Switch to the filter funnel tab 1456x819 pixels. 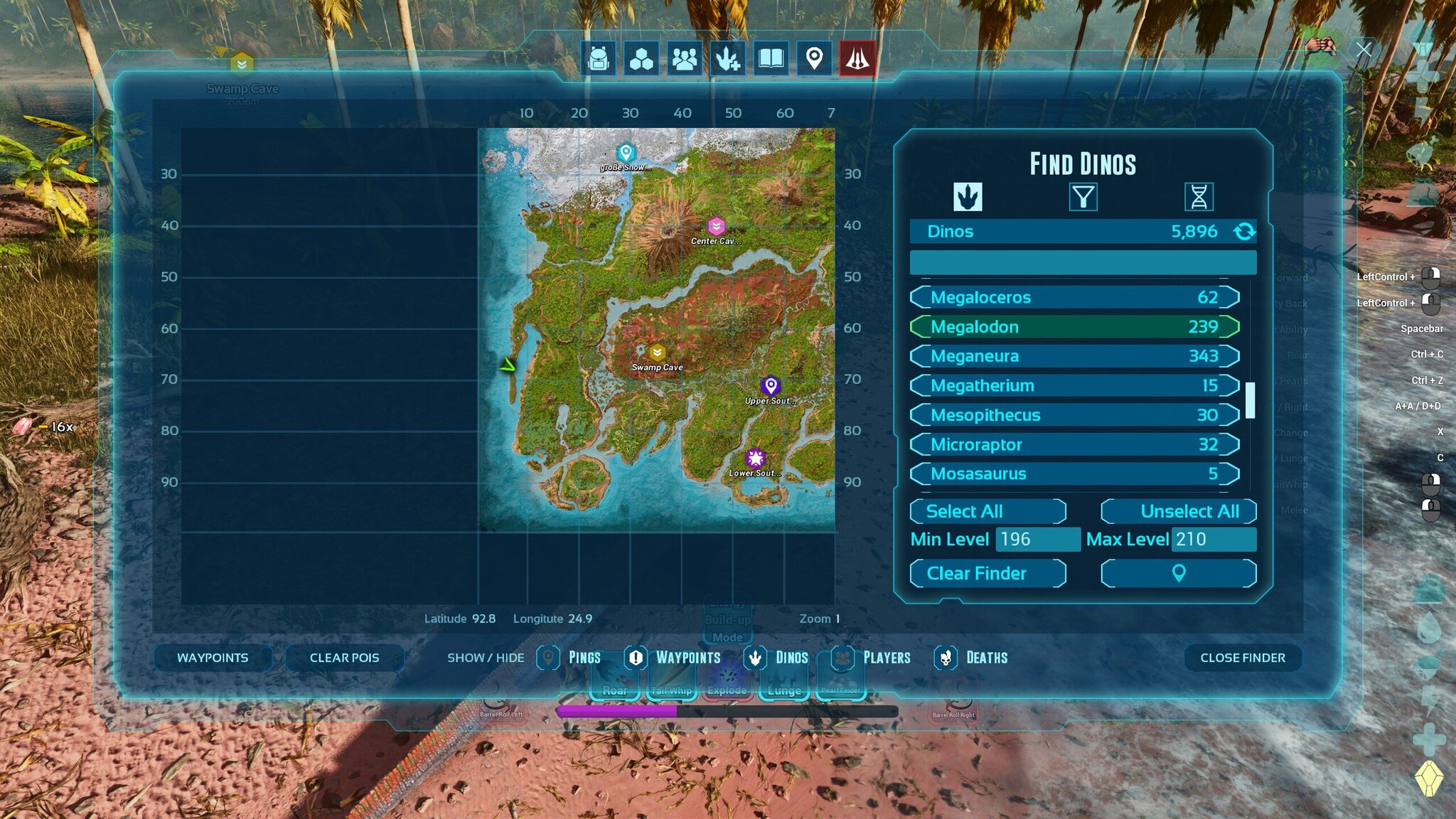click(x=1083, y=197)
